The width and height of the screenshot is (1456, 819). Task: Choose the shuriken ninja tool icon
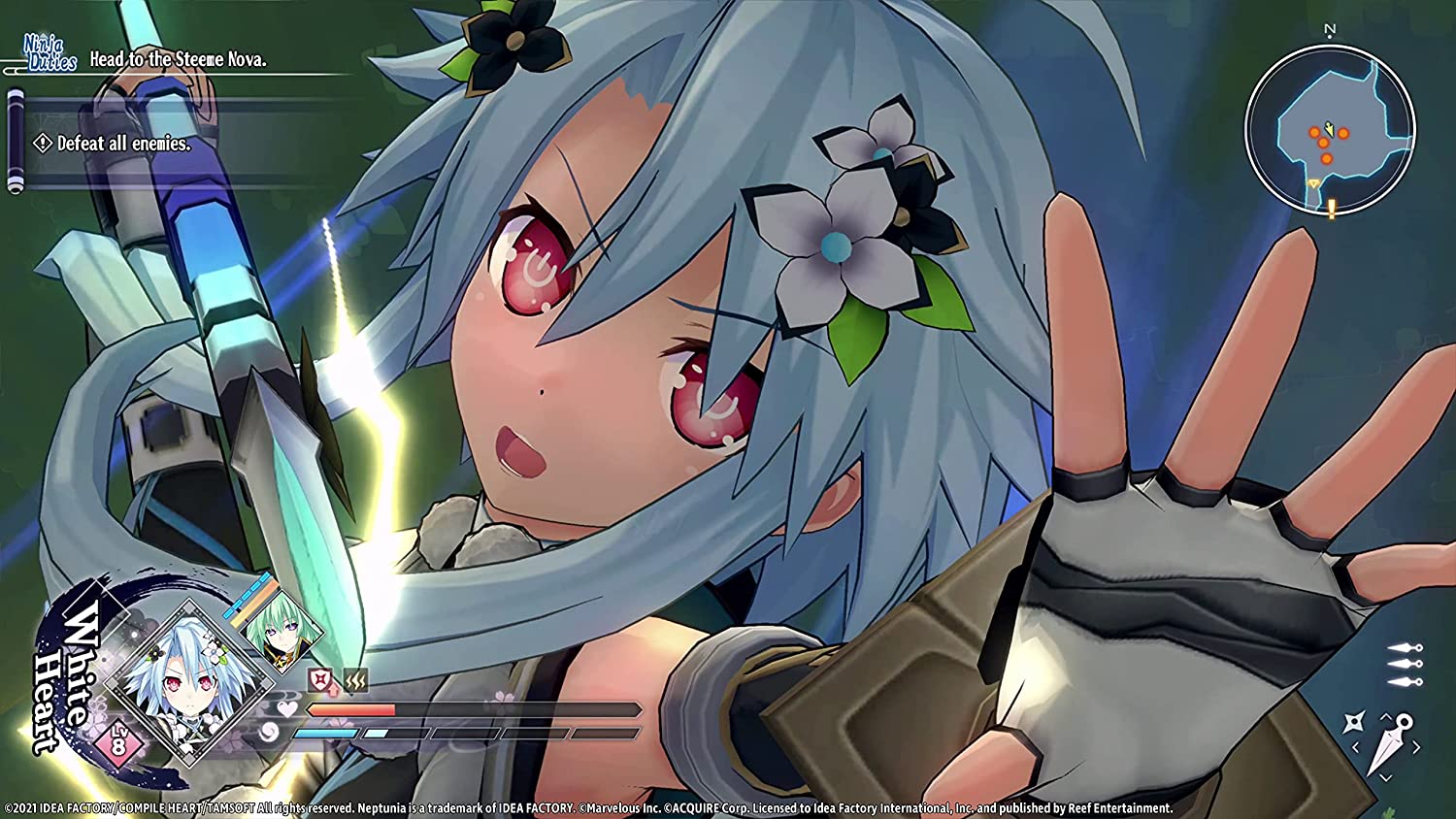[1353, 721]
